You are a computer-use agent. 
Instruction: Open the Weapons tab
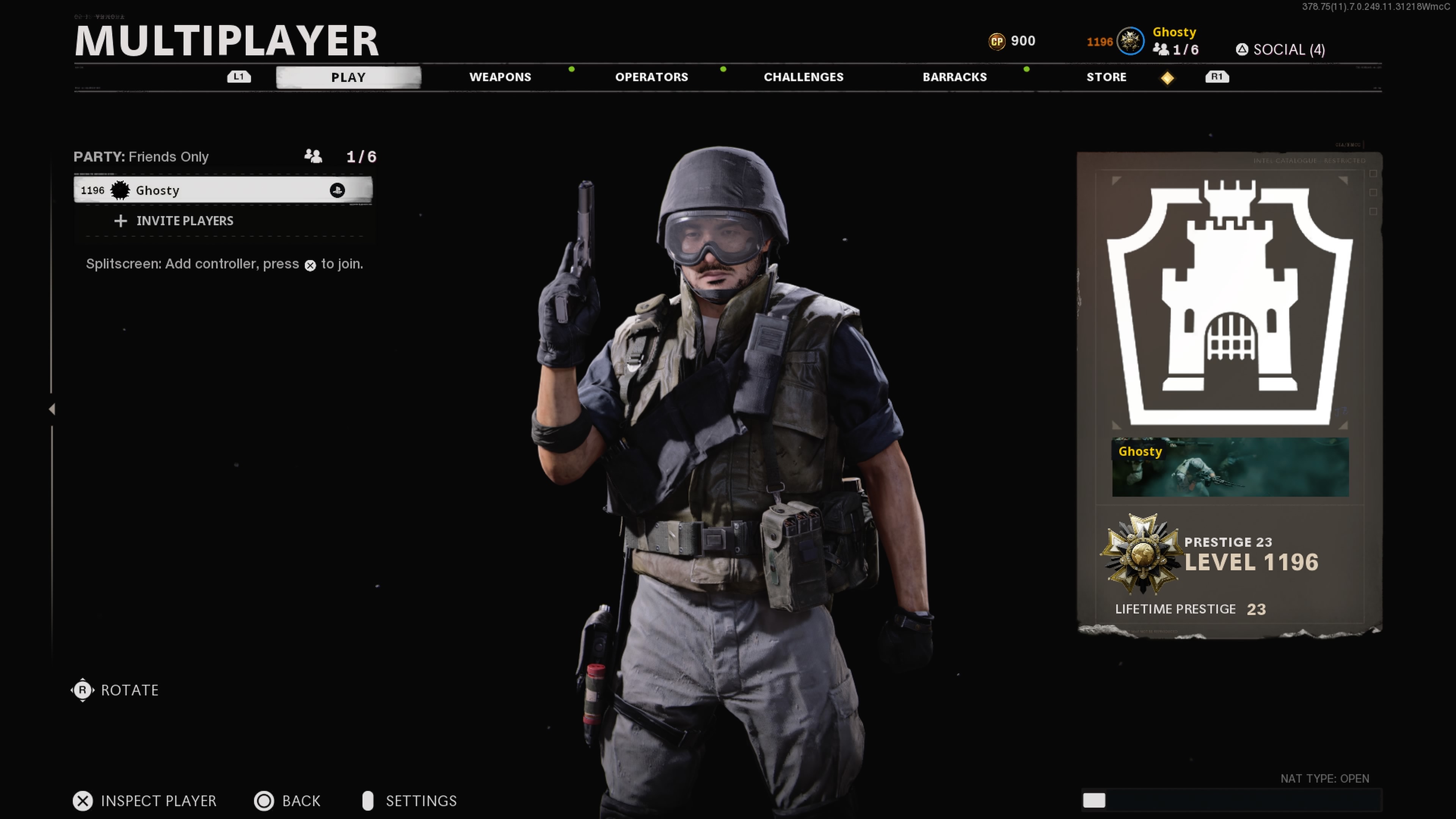[x=500, y=77]
